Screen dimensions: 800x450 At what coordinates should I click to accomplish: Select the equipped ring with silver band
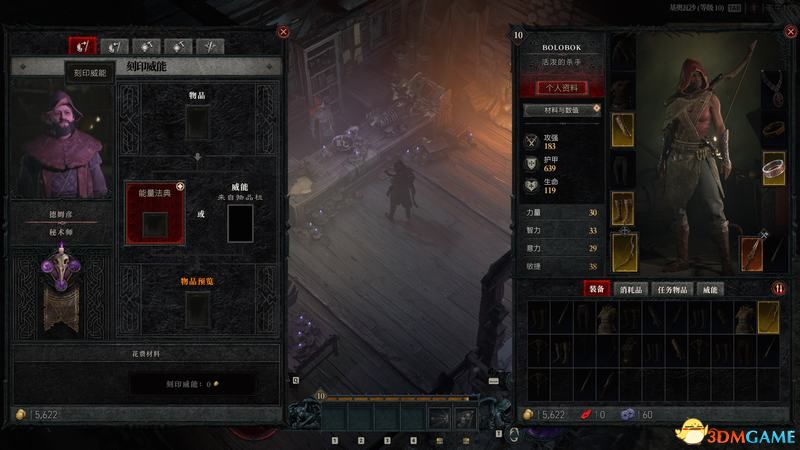click(x=774, y=167)
